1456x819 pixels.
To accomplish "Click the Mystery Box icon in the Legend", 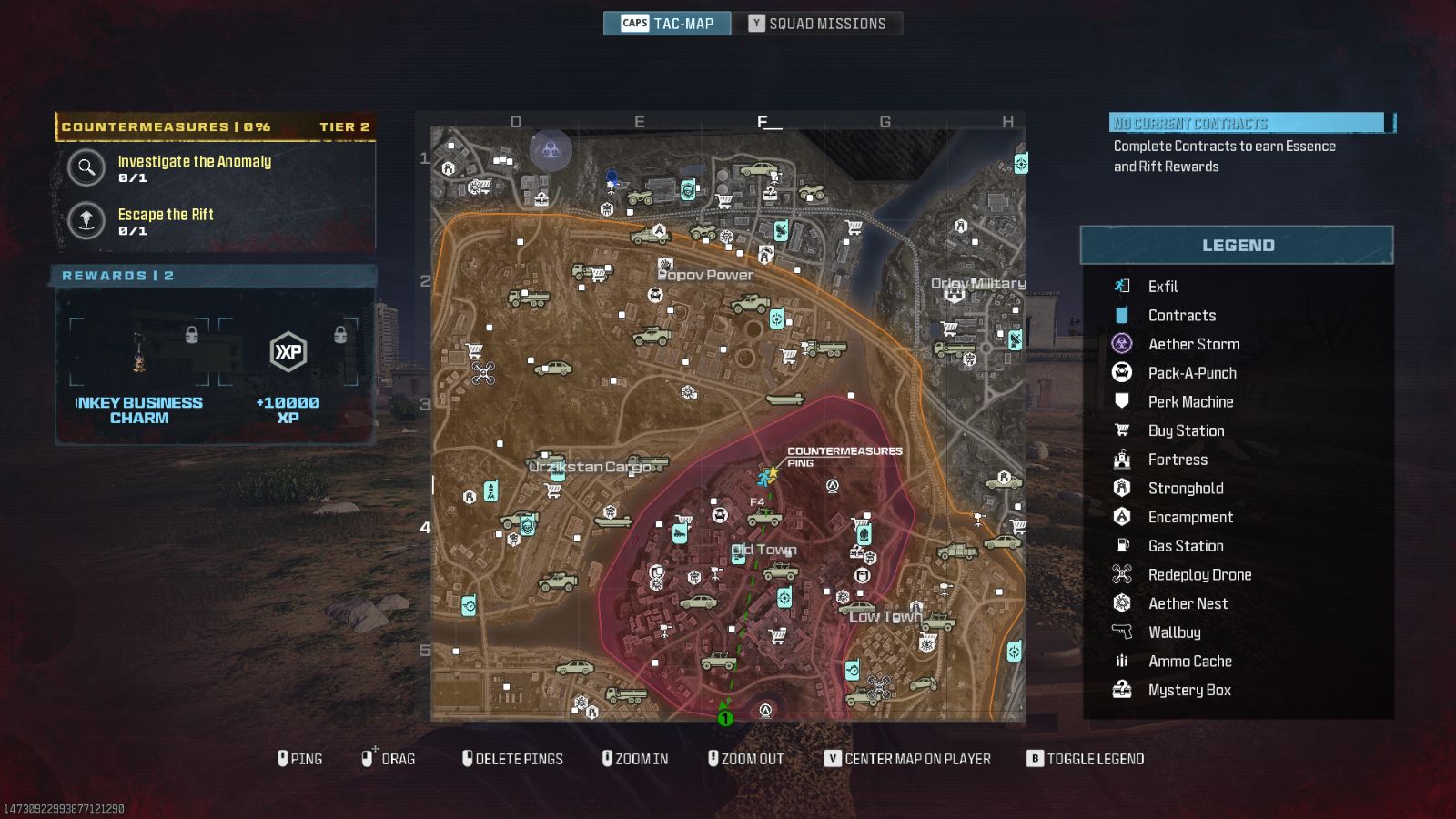I will pyautogui.click(x=1125, y=690).
